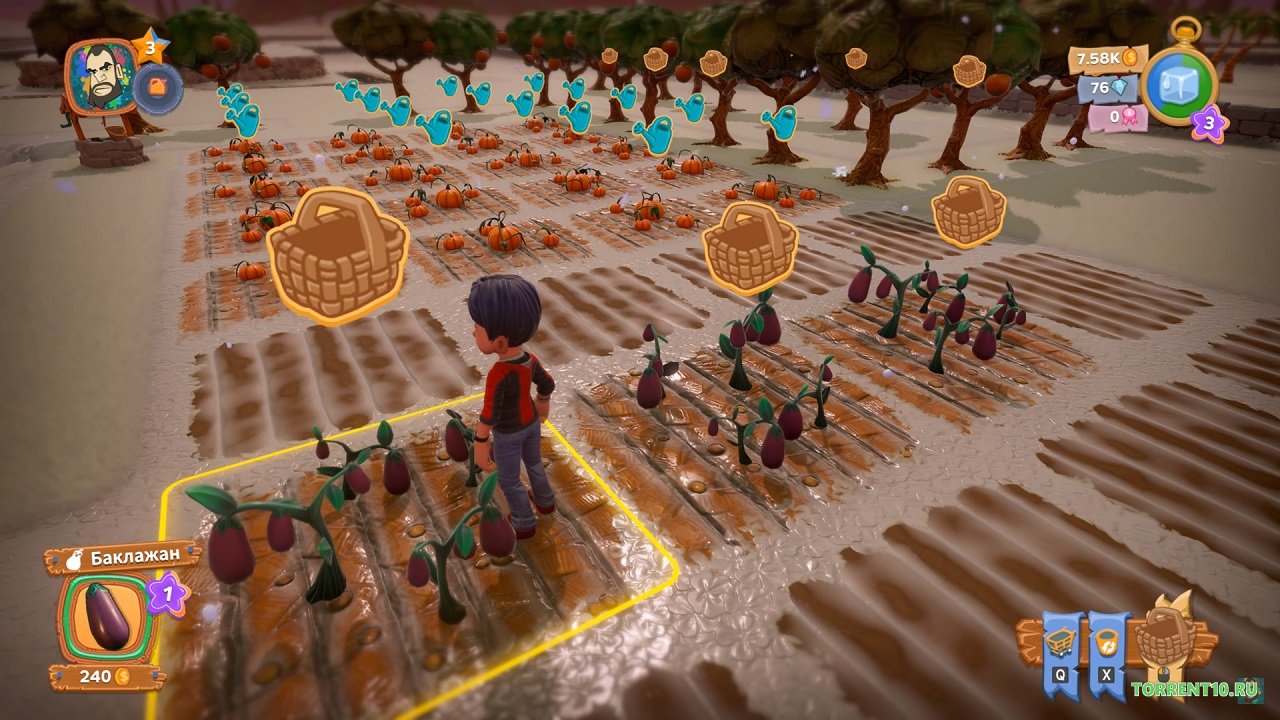1280x720 pixels.
Task: Click the orange fuel canister icon
Action: pyautogui.click(x=158, y=89)
